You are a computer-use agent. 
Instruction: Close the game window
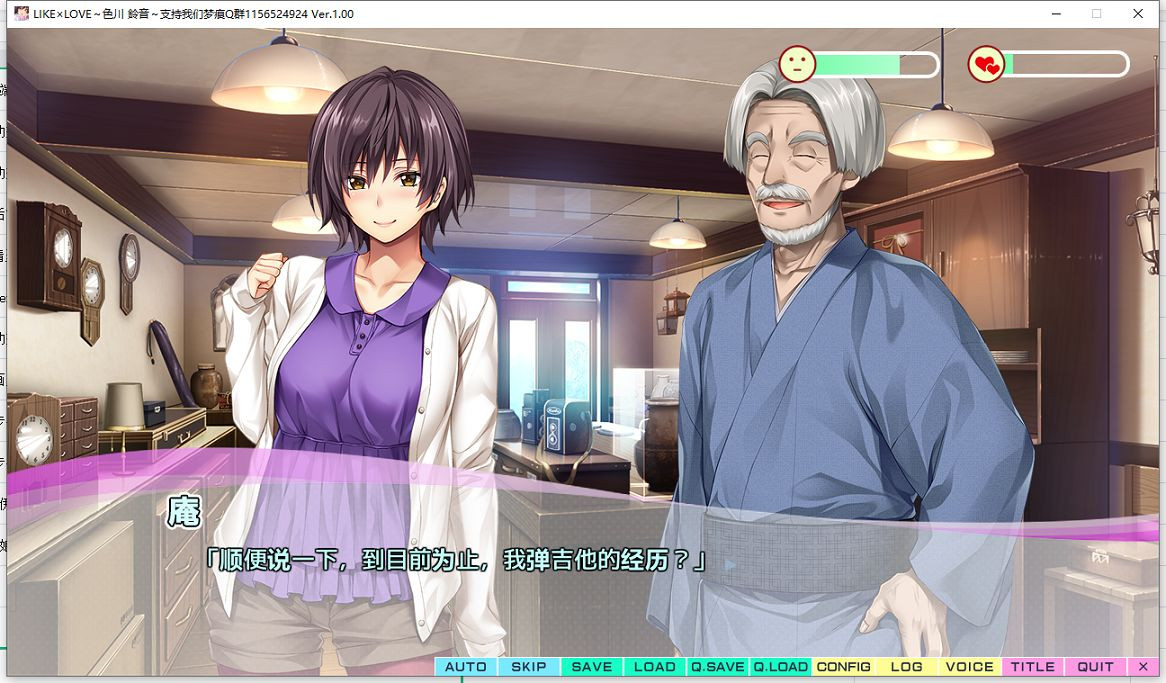tap(1138, 14)
